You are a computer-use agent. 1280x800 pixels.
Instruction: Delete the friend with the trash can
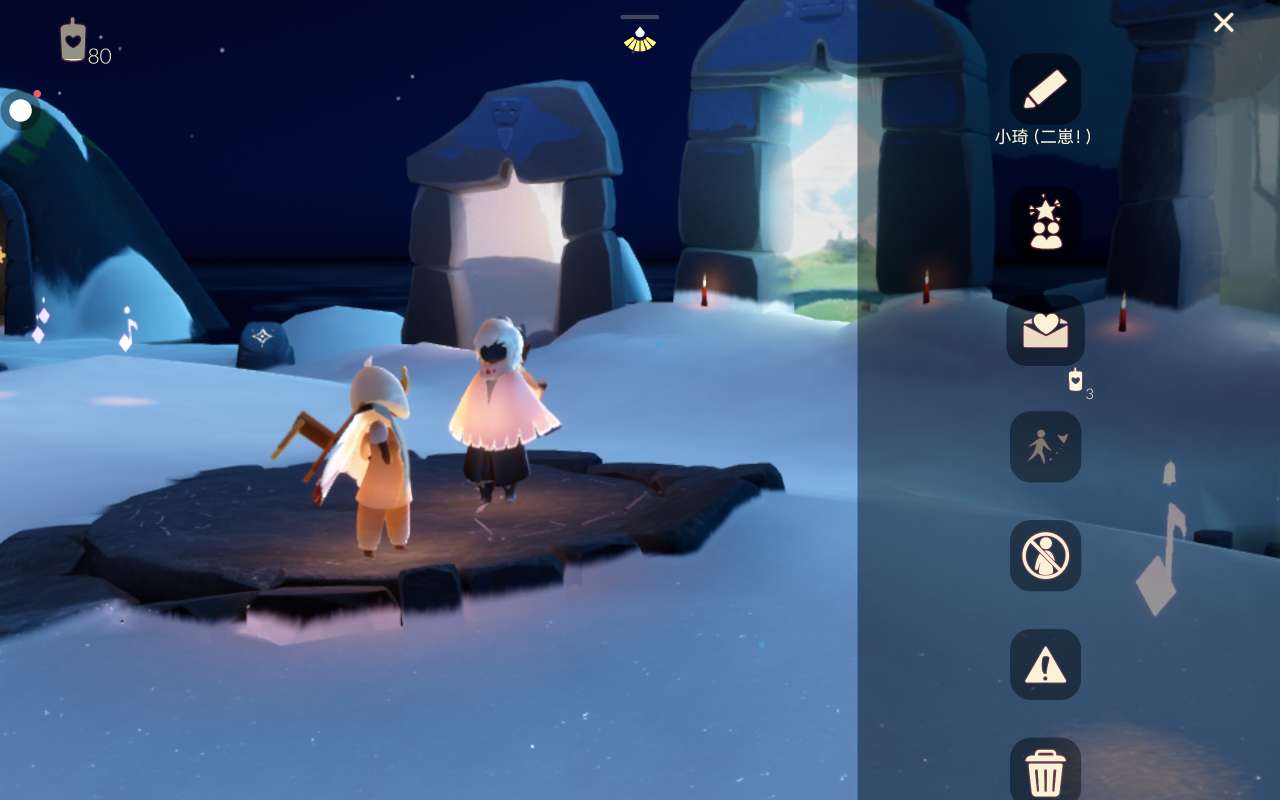click(x=1045, y=772)
